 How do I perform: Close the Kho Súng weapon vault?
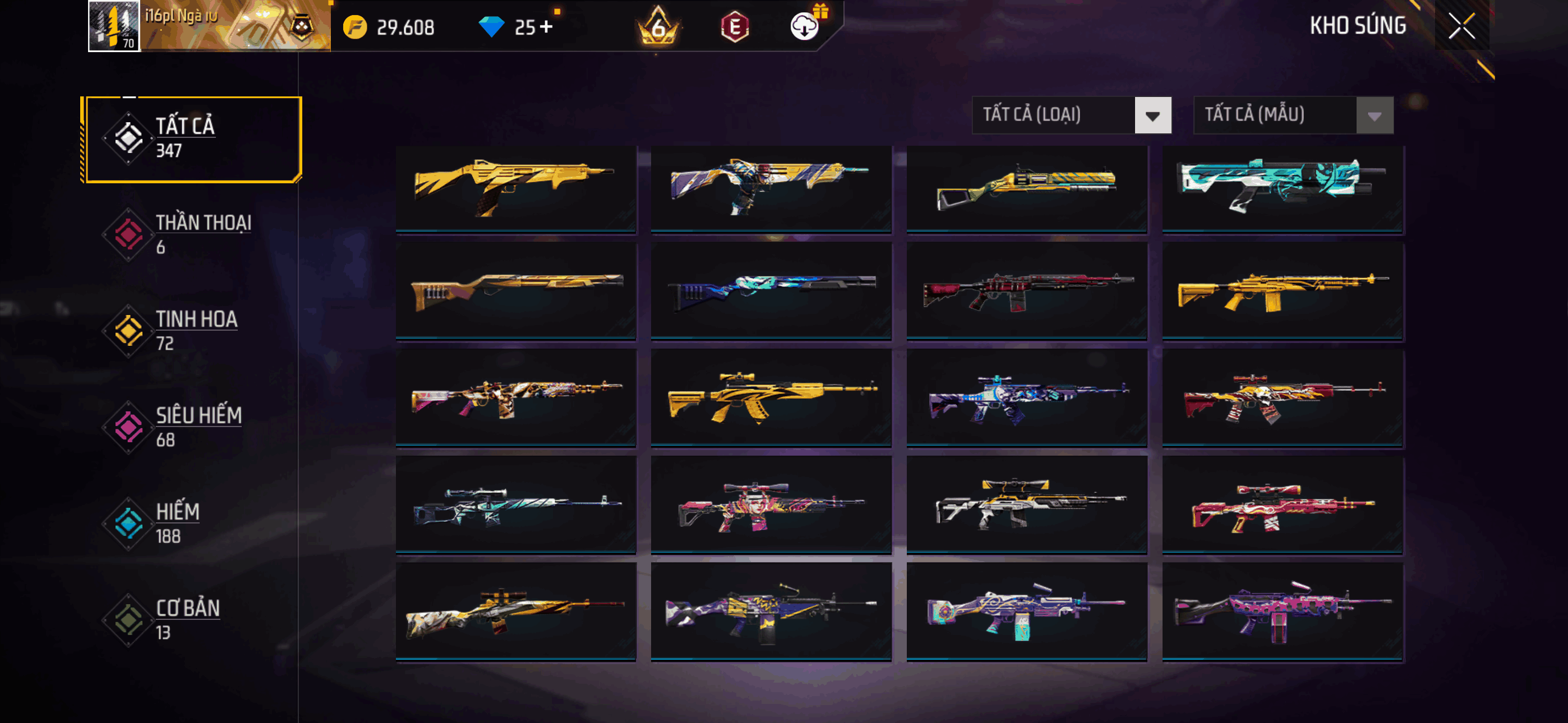[1461, 26]
